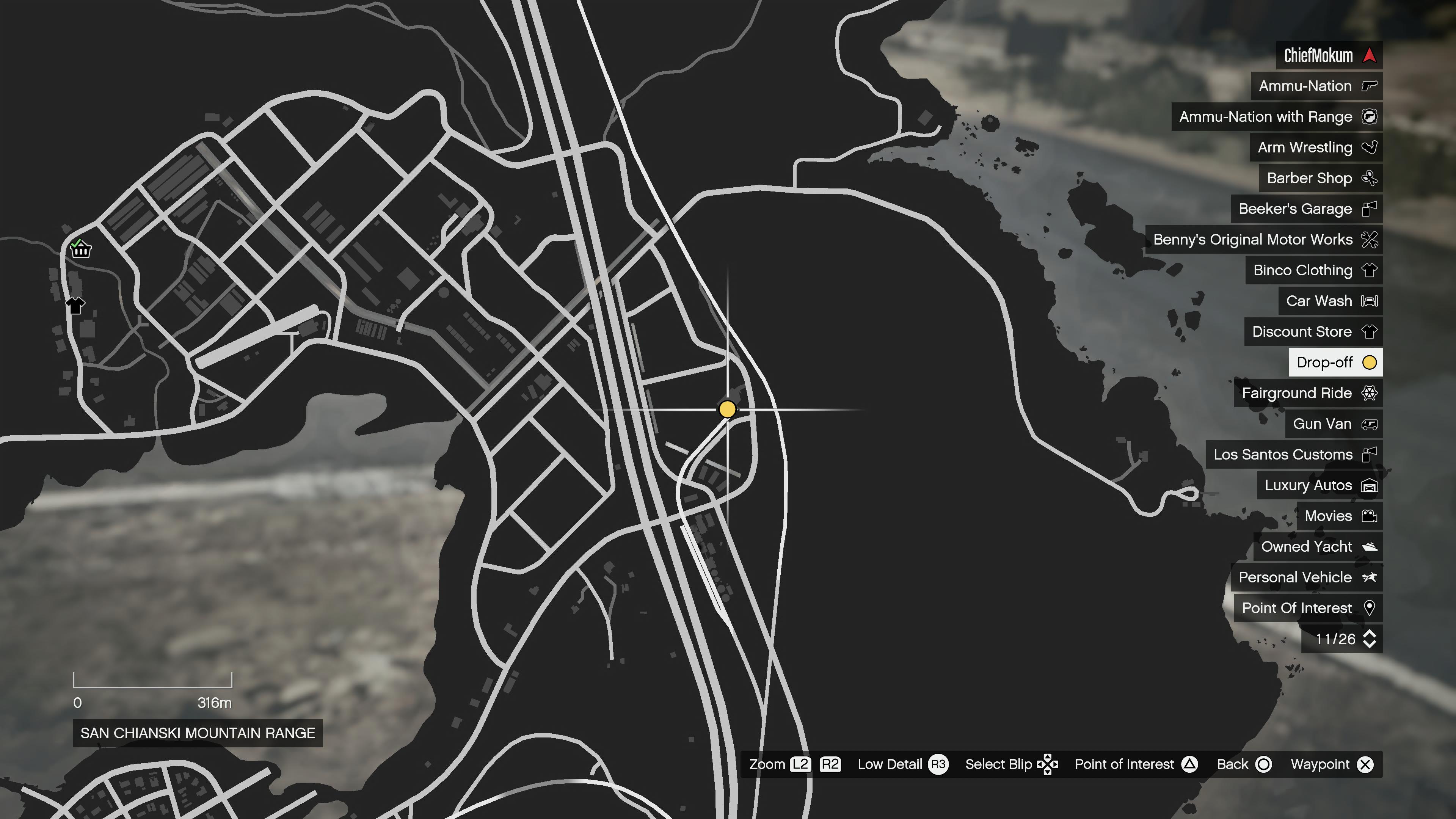Choose Los Santos Customs in legend
Image resolution: width=1456 pixels, height=819 pixels.
pyautogui.click(x=1294, y=455)
